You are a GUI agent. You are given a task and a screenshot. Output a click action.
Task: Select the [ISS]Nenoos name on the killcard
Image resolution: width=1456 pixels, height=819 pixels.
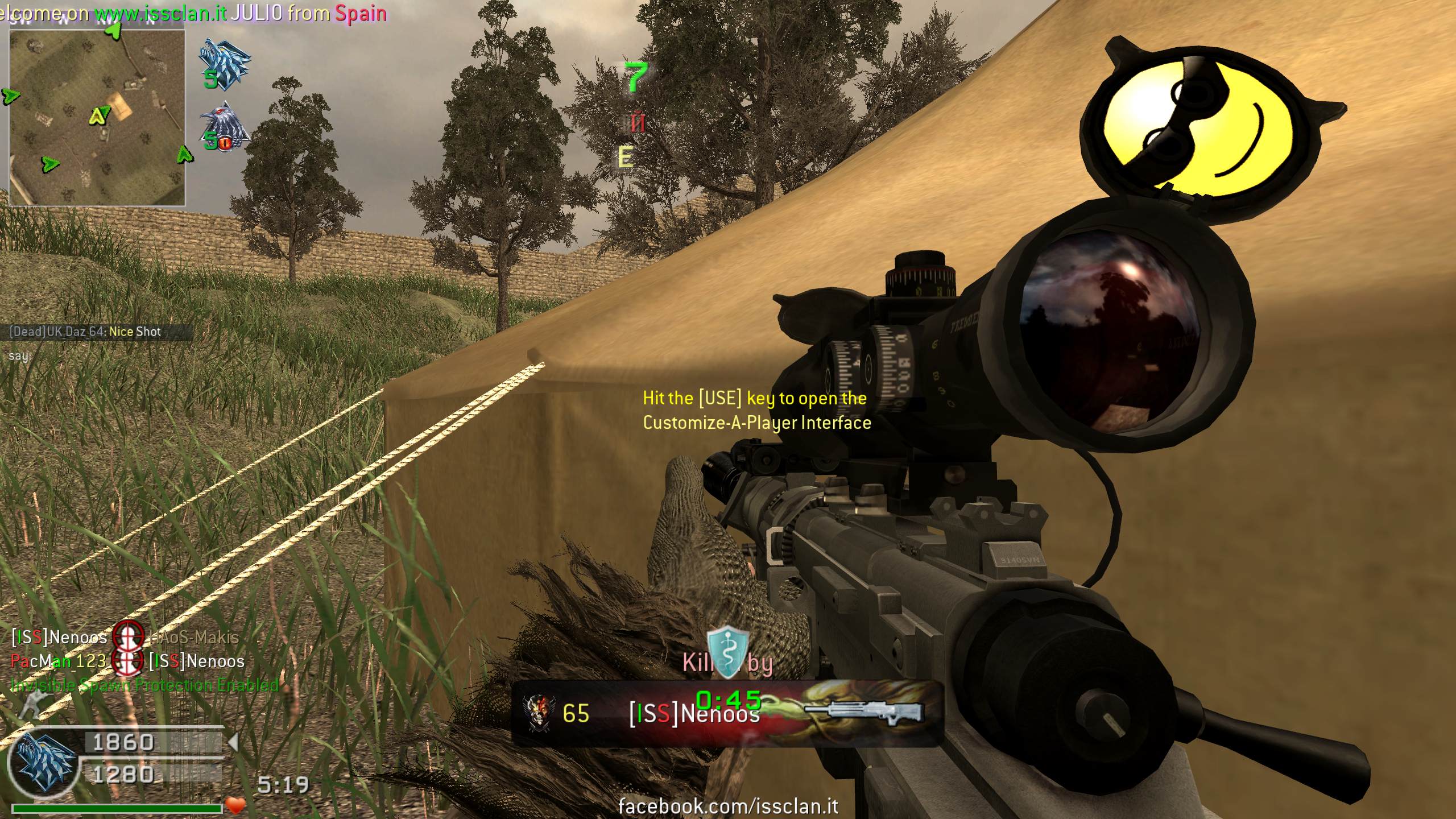tap(694, 714)
